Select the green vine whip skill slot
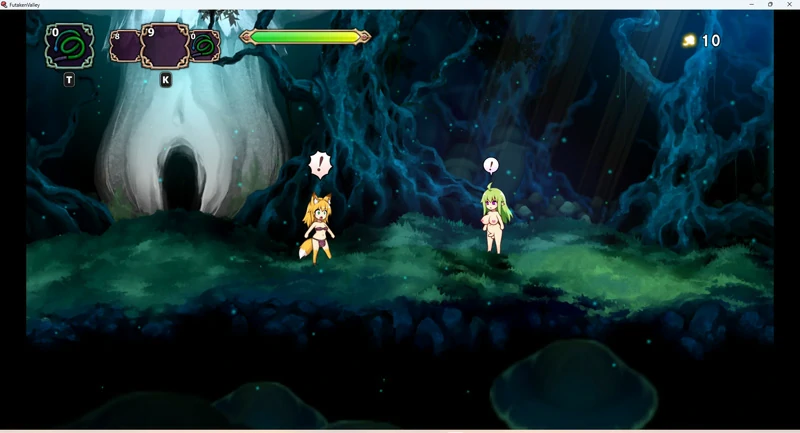 tap(70, 46)
